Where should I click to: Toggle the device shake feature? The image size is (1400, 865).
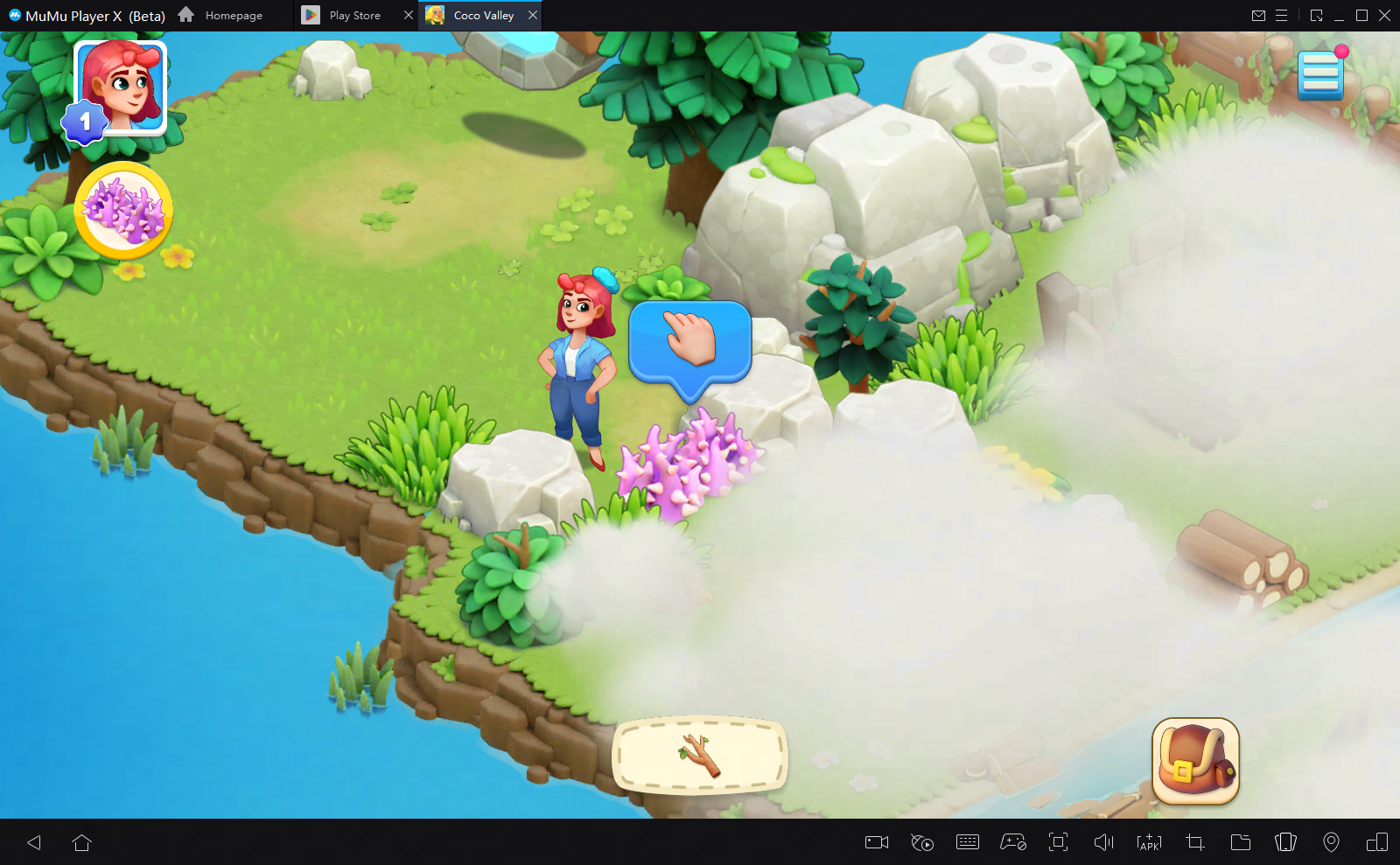(x=1286, y=842)
